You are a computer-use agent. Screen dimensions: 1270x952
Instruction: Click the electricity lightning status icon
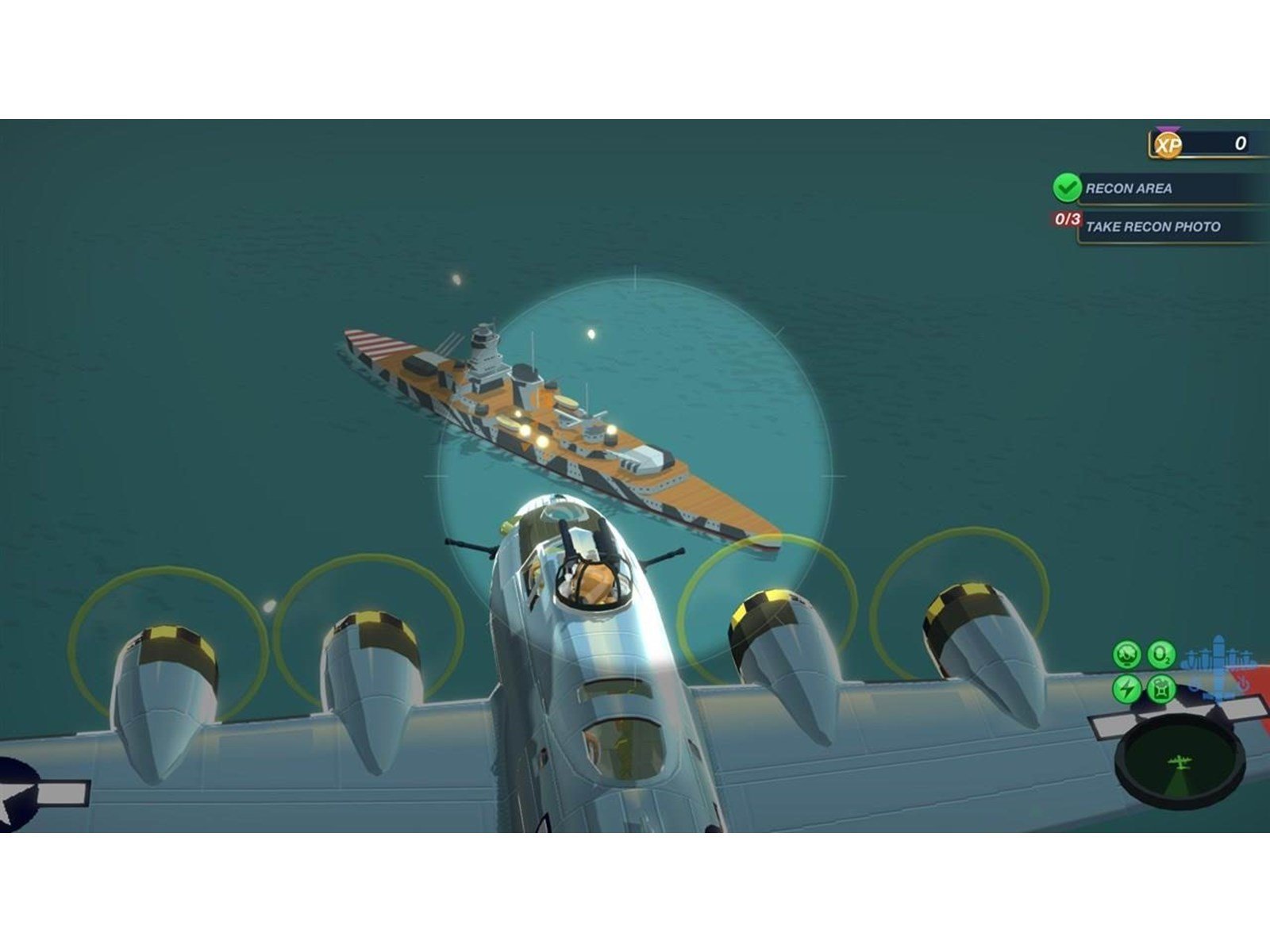[1126, 689]
